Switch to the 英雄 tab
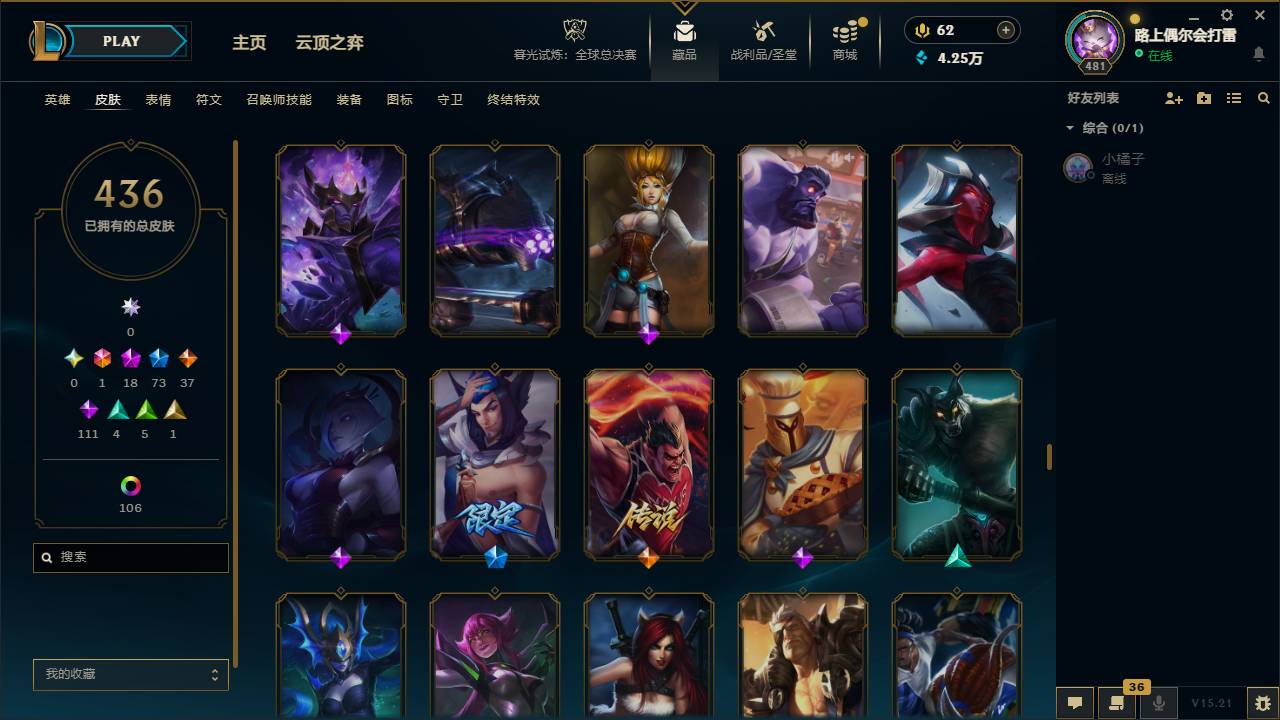 pos(56,100)
